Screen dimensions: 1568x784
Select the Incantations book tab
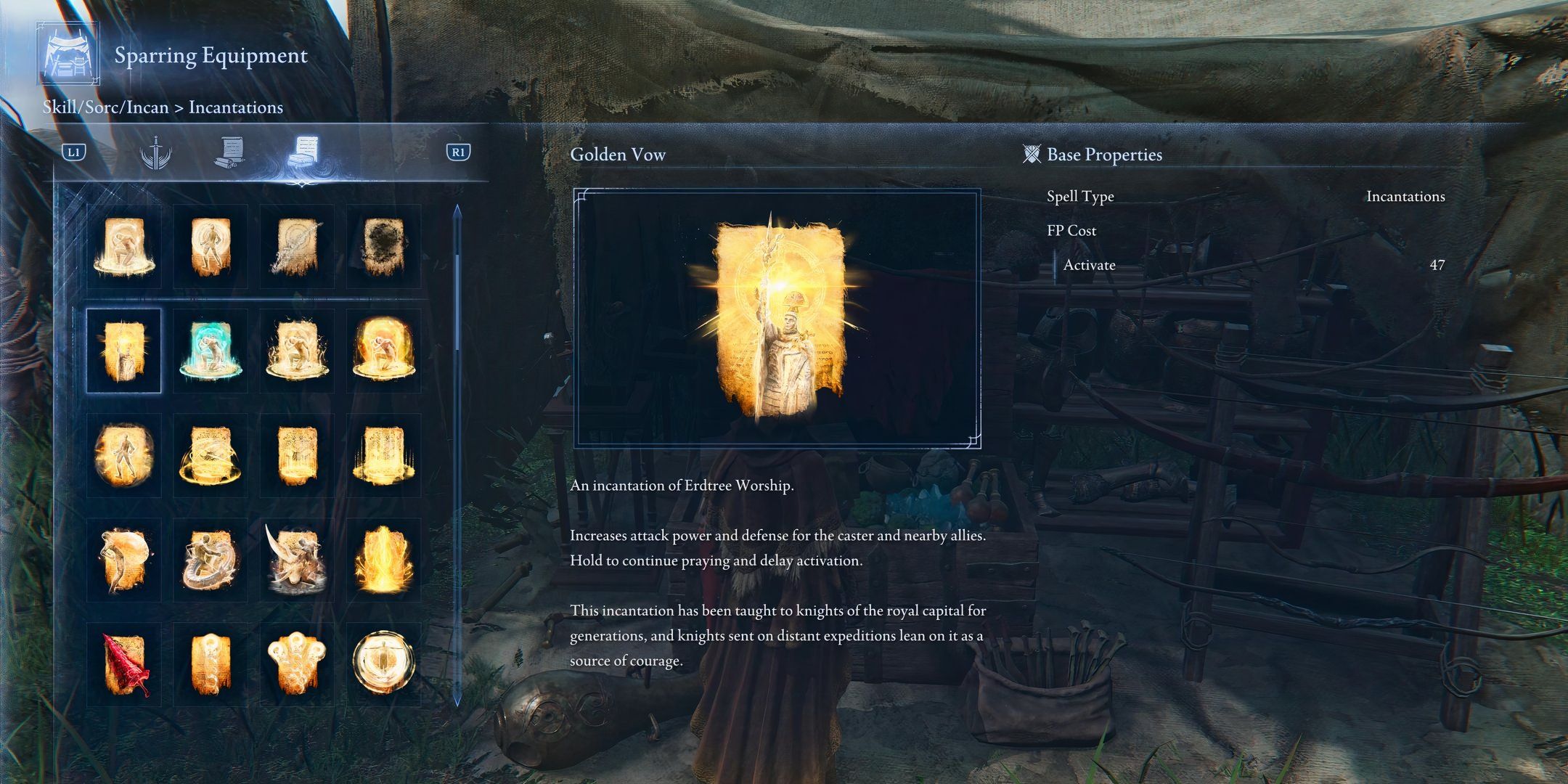303,152
